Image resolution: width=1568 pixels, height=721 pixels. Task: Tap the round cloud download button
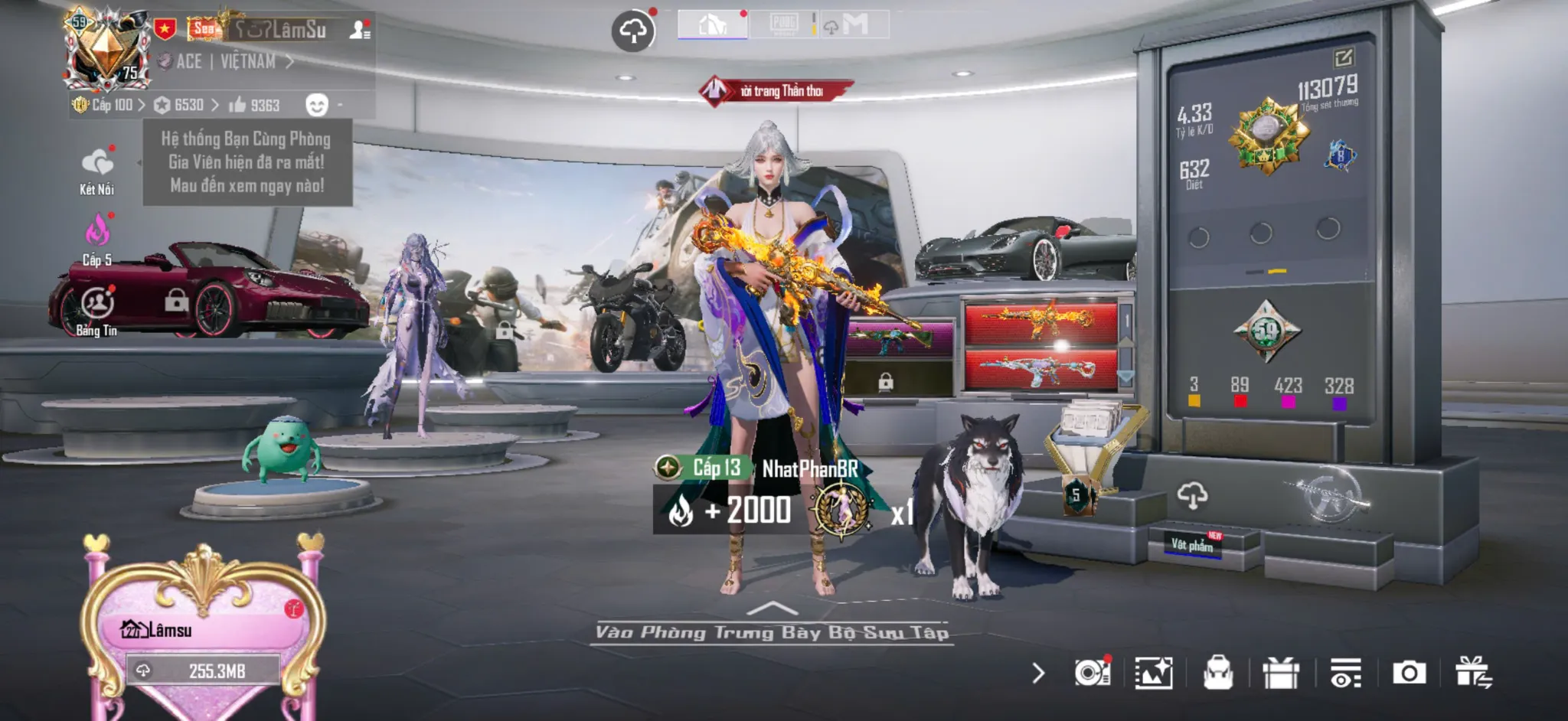tap(633, 31)
